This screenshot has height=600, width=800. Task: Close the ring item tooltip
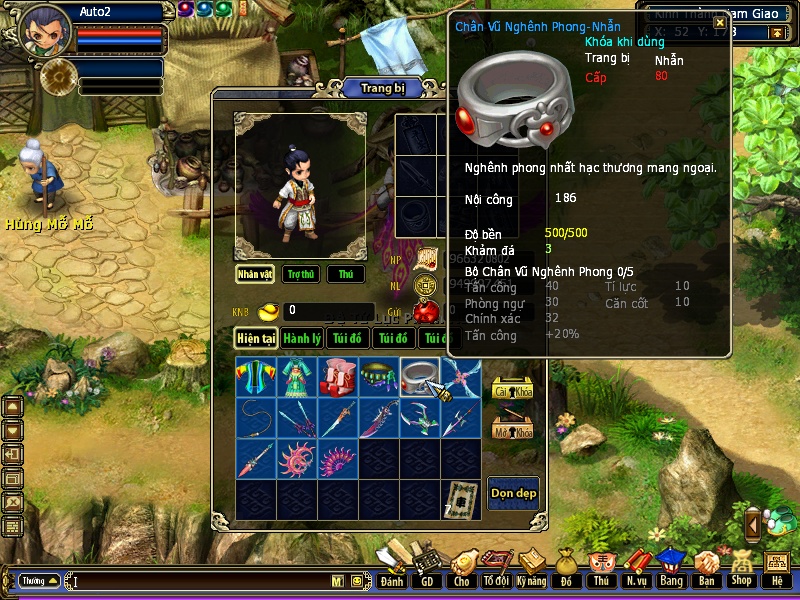point(719,23)
